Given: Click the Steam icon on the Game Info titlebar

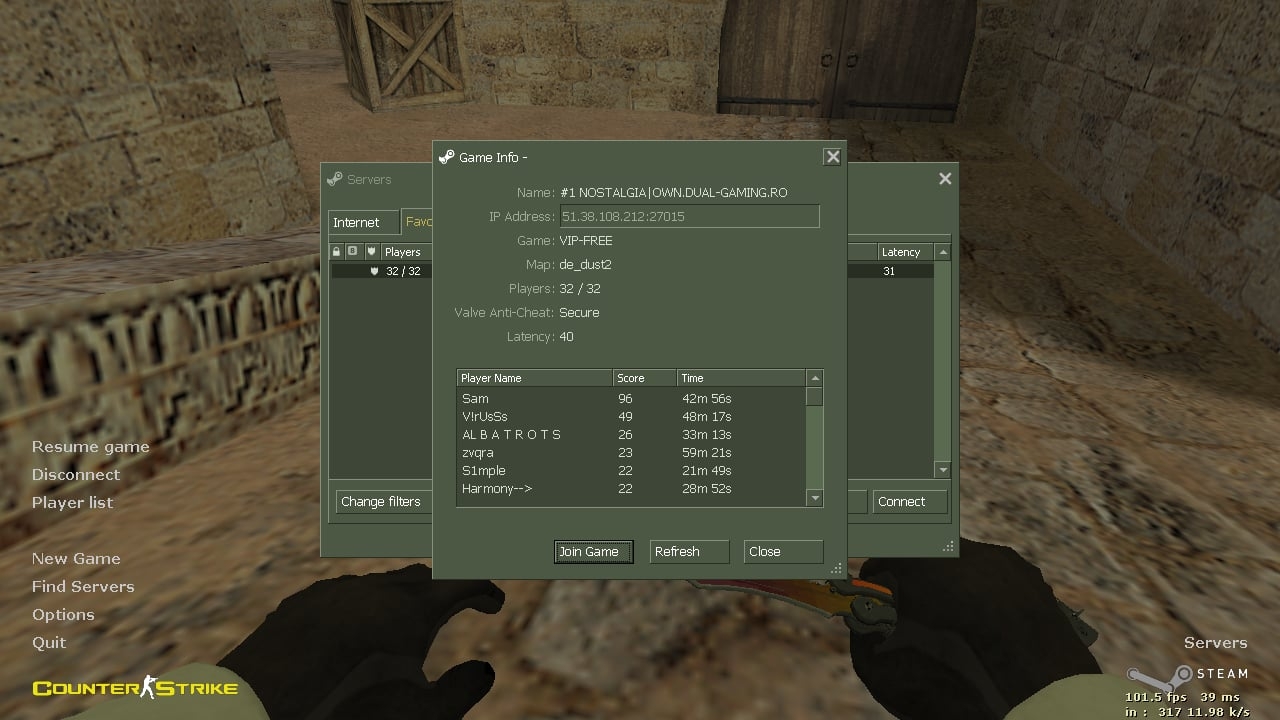Looking at the screenshot, I should pyautogui.click(x=444, y=157).
